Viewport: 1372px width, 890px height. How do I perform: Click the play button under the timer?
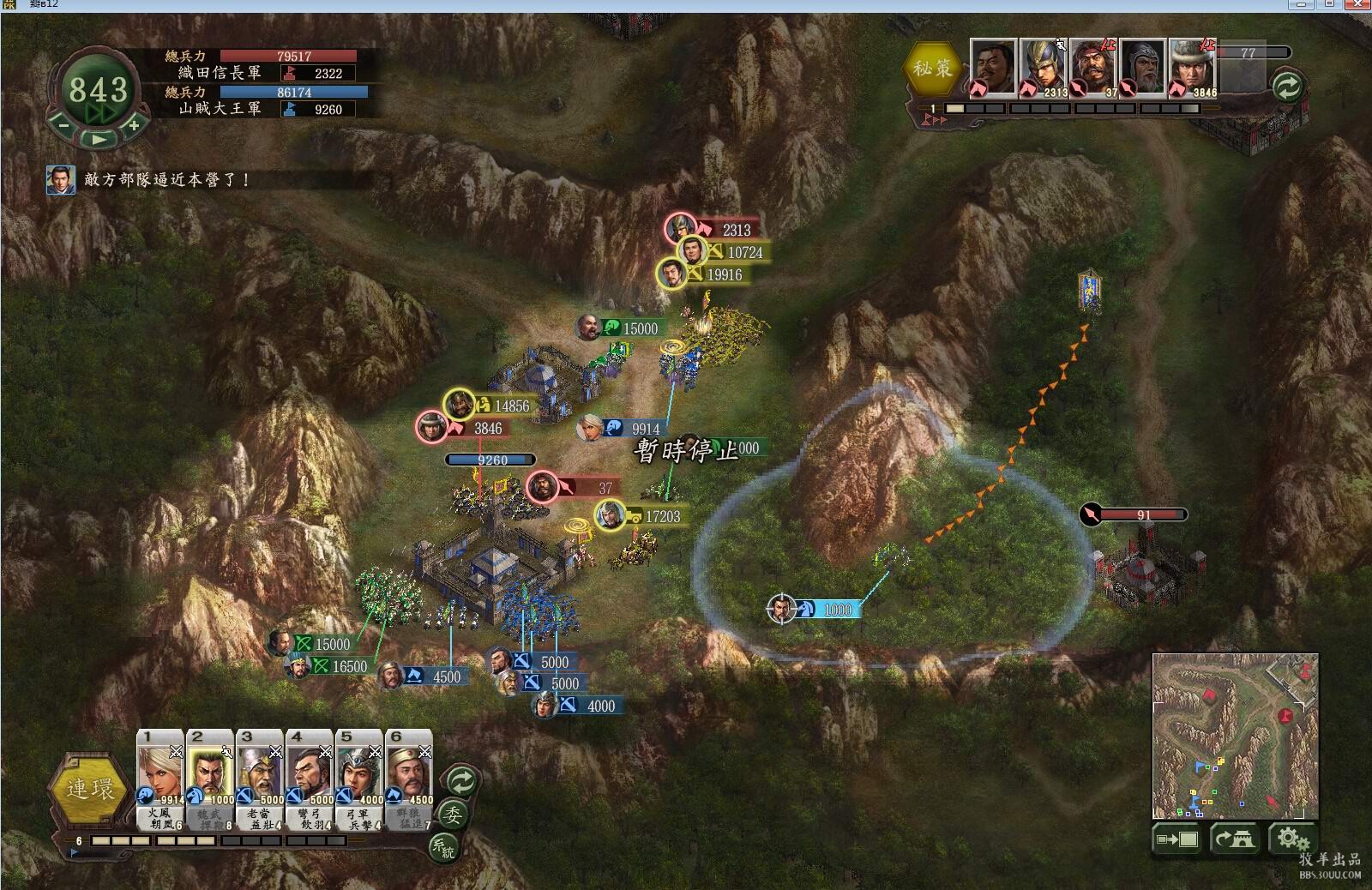[99, 139]
